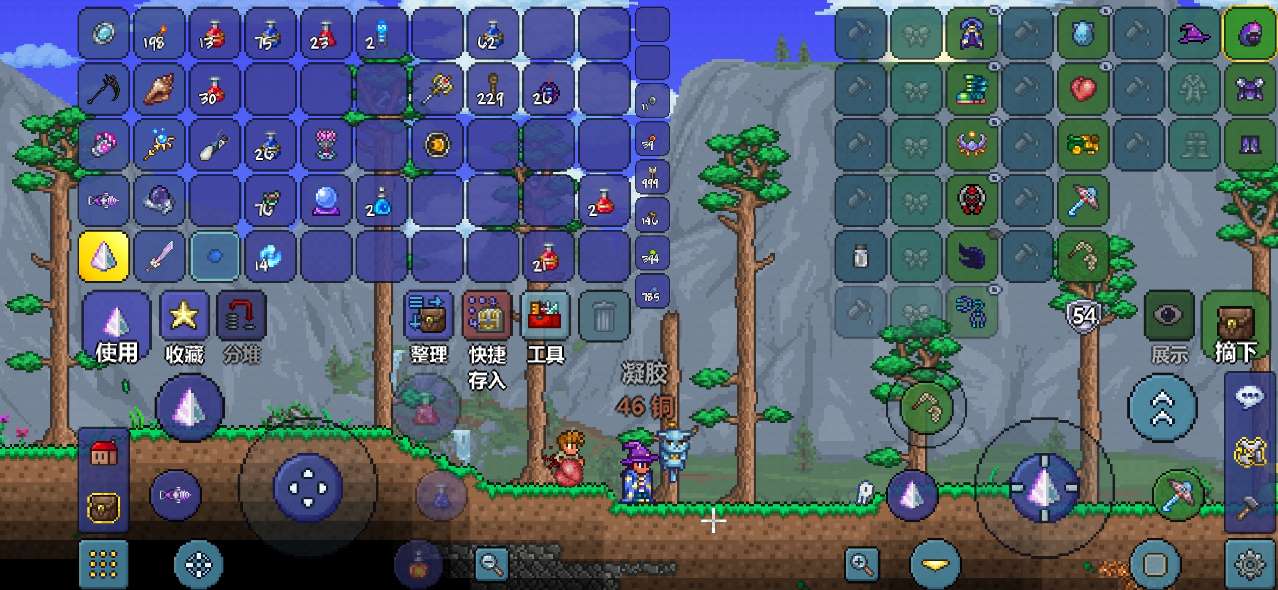Select the crystal ball inventory slot
Image resolution: width=1278 pixels, height=590 pixels.
(326, 201)
